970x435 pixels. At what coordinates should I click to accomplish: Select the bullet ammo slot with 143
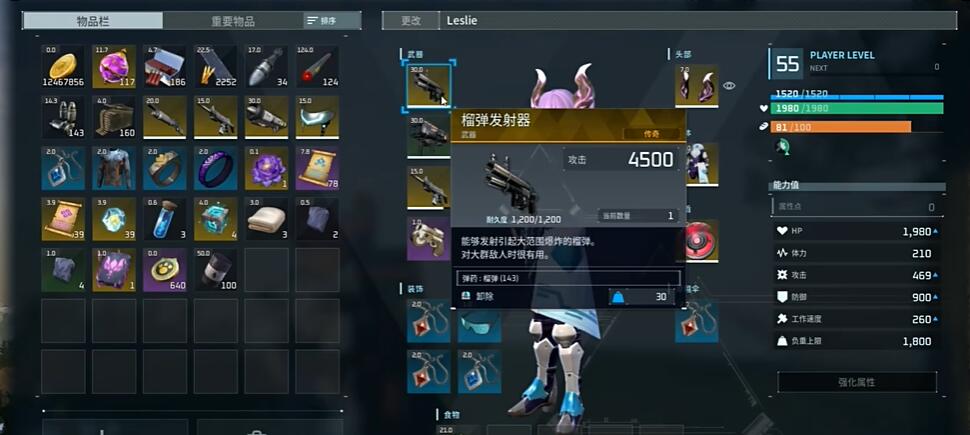[x=62, y=117]
